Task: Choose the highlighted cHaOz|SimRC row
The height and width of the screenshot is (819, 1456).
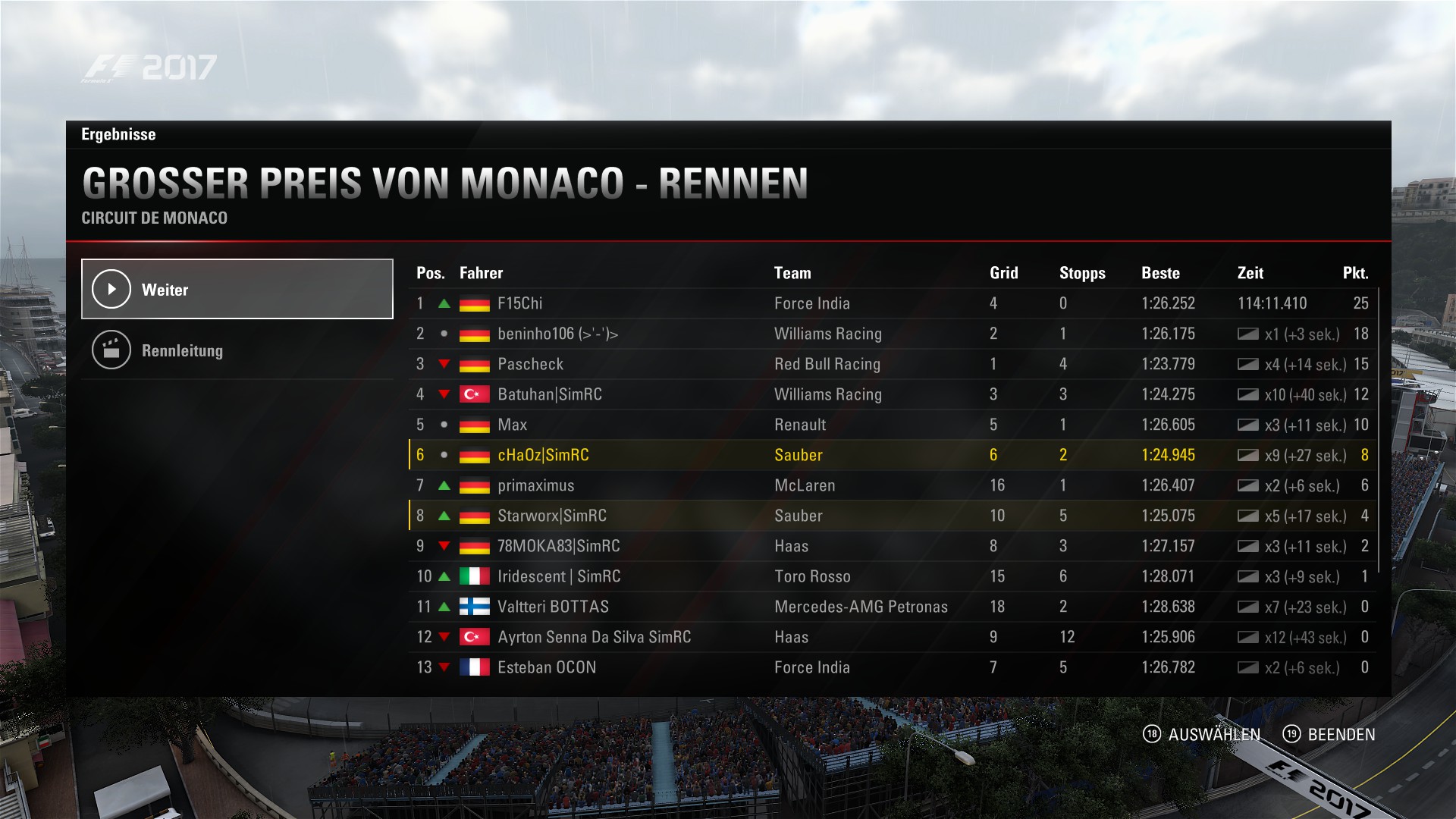Action: point(892,455)
